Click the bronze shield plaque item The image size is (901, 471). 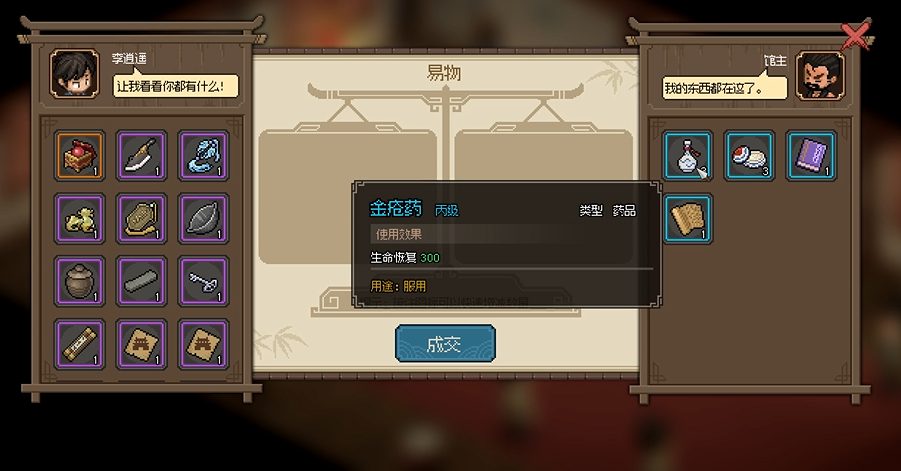(141, 218)
